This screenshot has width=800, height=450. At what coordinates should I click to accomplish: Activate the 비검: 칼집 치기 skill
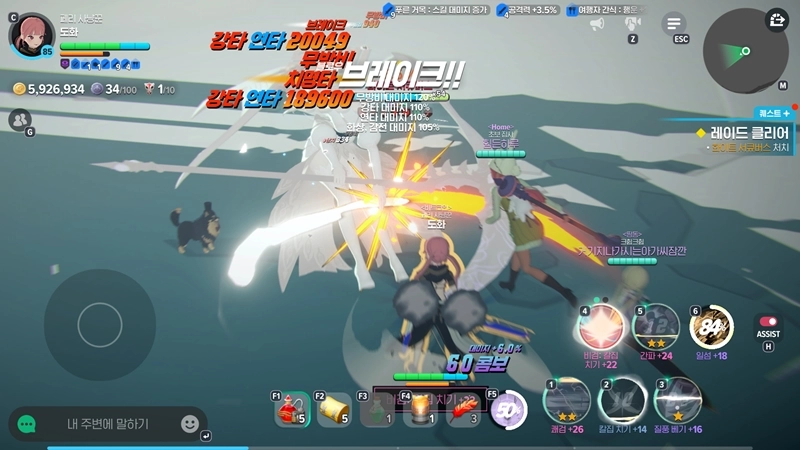point(602,327)
